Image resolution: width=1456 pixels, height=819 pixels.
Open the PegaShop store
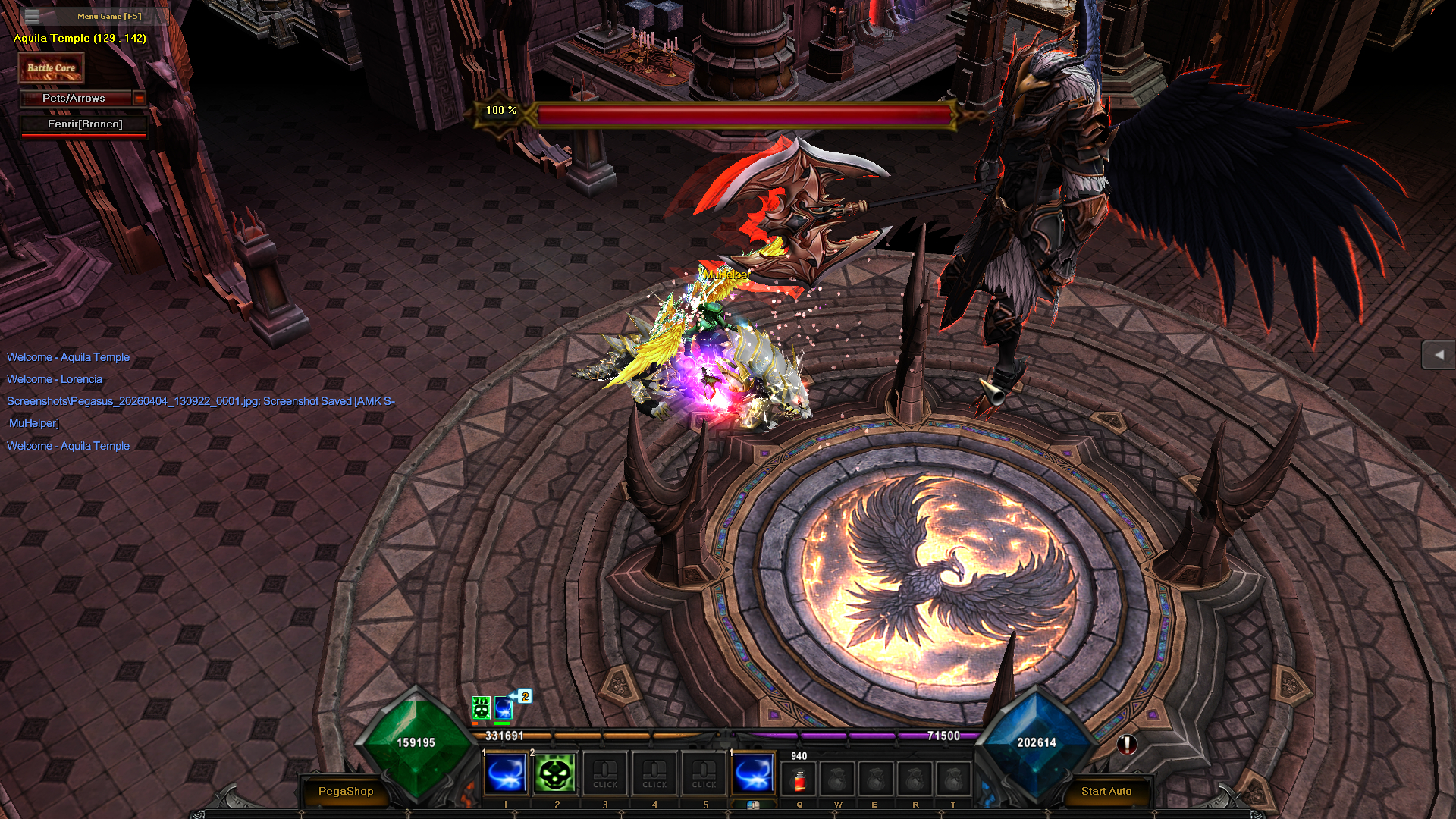(x=346, y=791)
